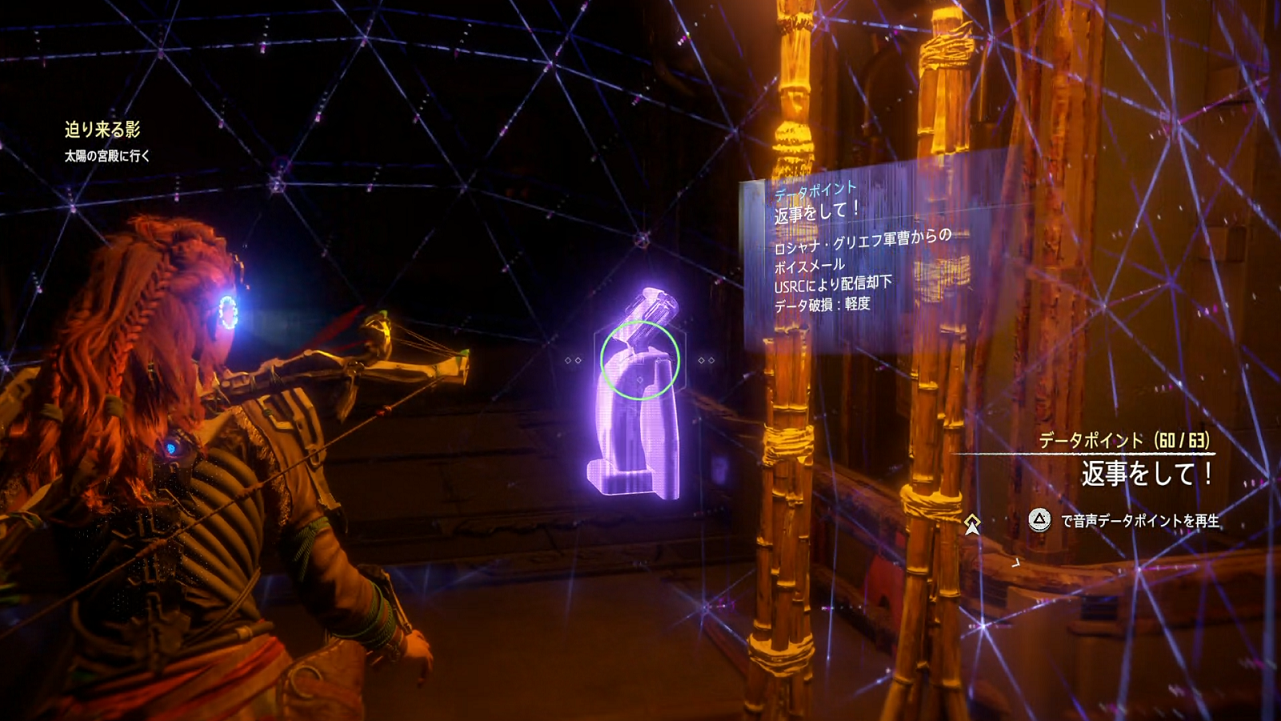Select the green-circled datapoint scan target
Image resolution: width=1281 pixels, height=721 pixels.
pyautogui.click(x=640, y=359)
